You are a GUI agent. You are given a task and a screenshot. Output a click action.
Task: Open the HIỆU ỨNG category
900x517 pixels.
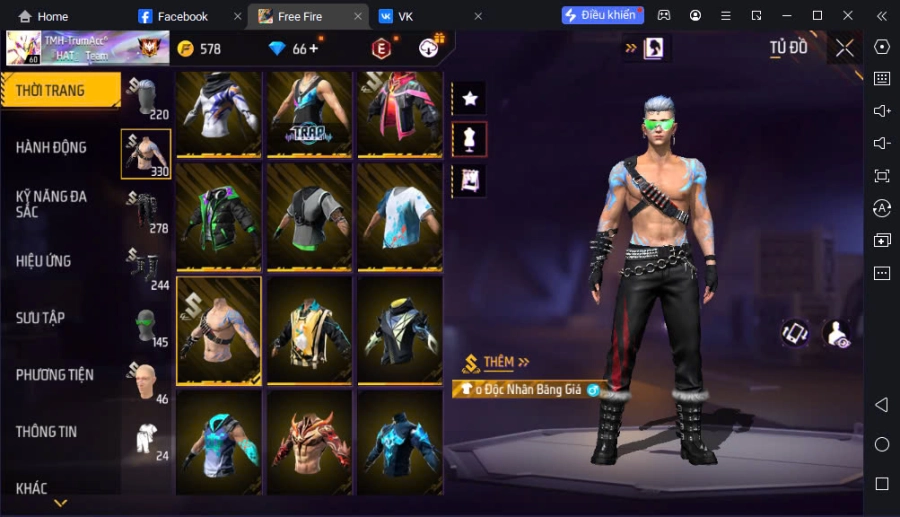point(43,261)
